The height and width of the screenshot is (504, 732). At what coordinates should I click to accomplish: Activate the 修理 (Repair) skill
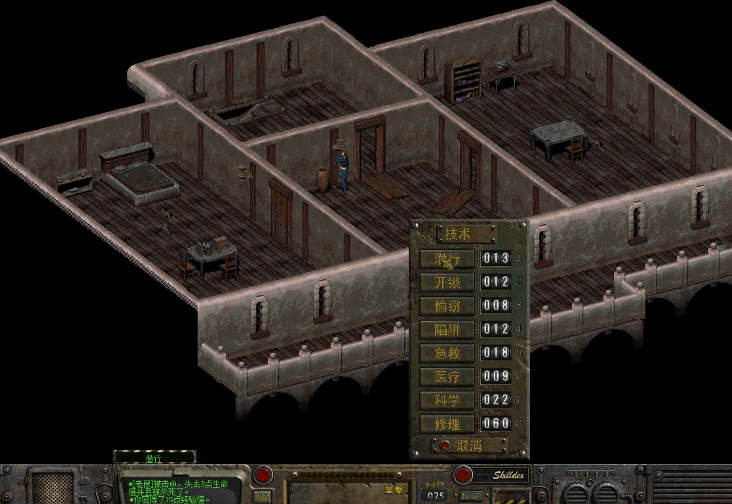pyautogui.click(x=446, y=423)
